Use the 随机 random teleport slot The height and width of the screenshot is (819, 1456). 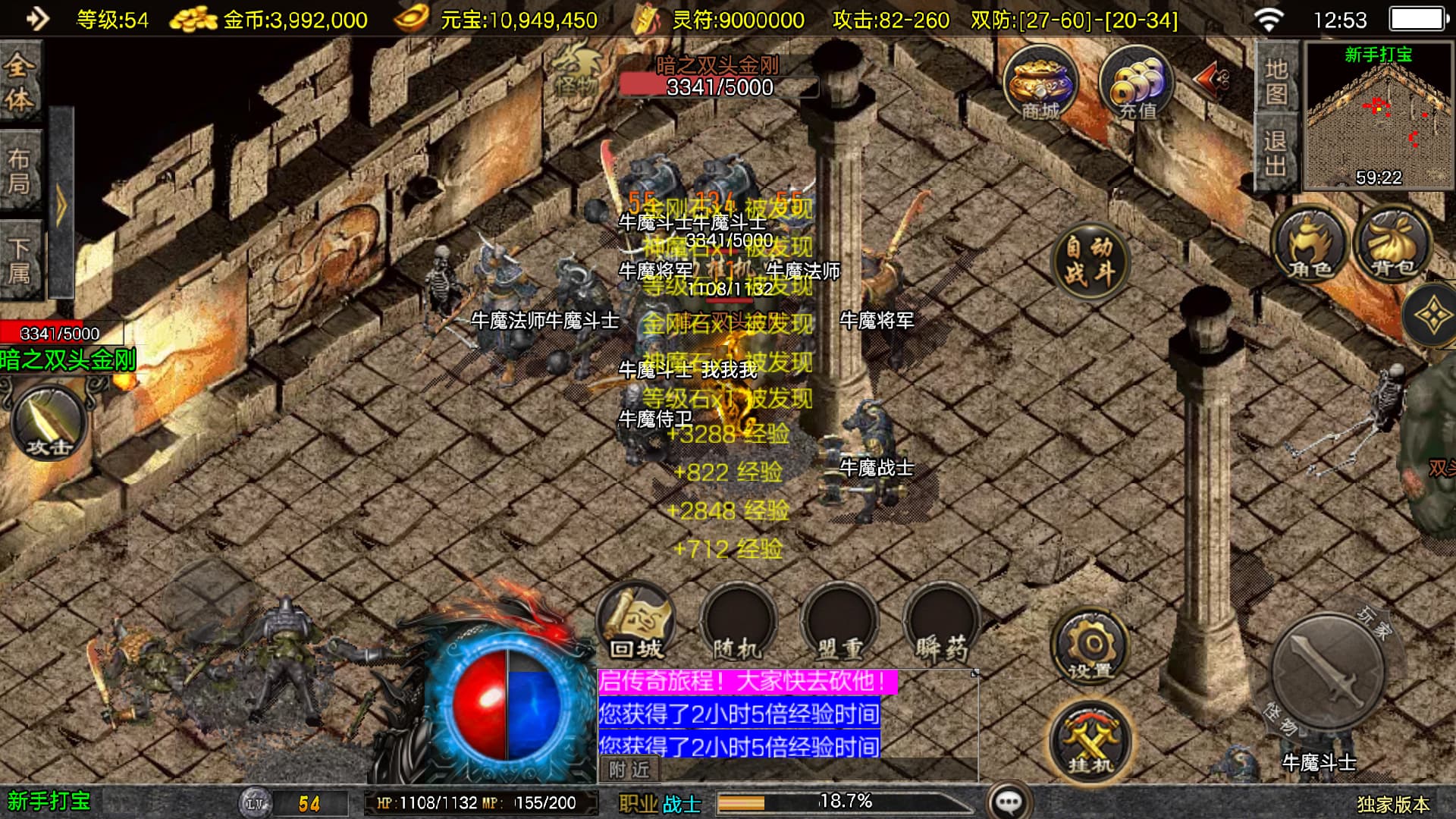pyautogui.click(x=737, y=623)
